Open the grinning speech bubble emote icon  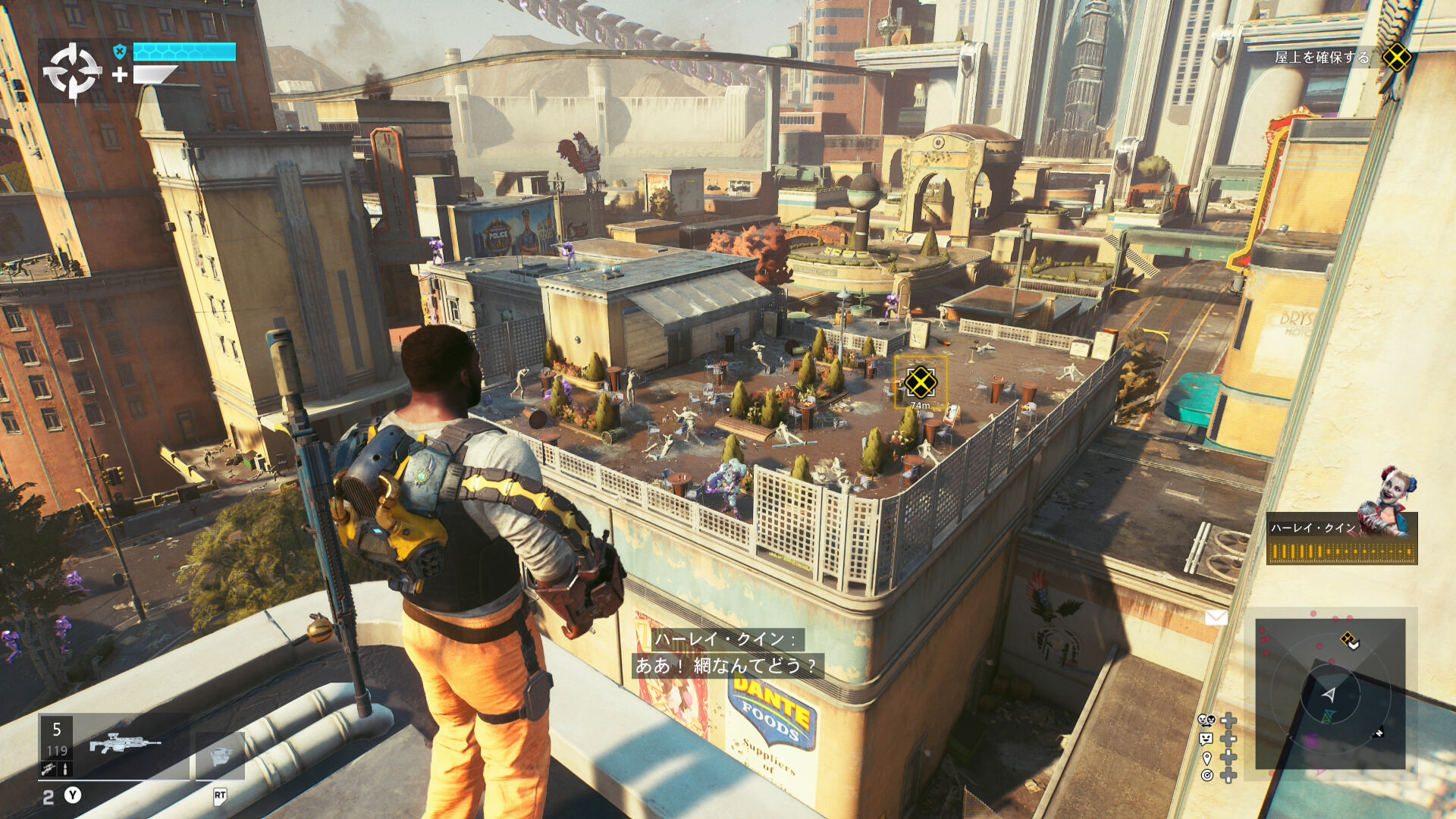point(1207,739)
